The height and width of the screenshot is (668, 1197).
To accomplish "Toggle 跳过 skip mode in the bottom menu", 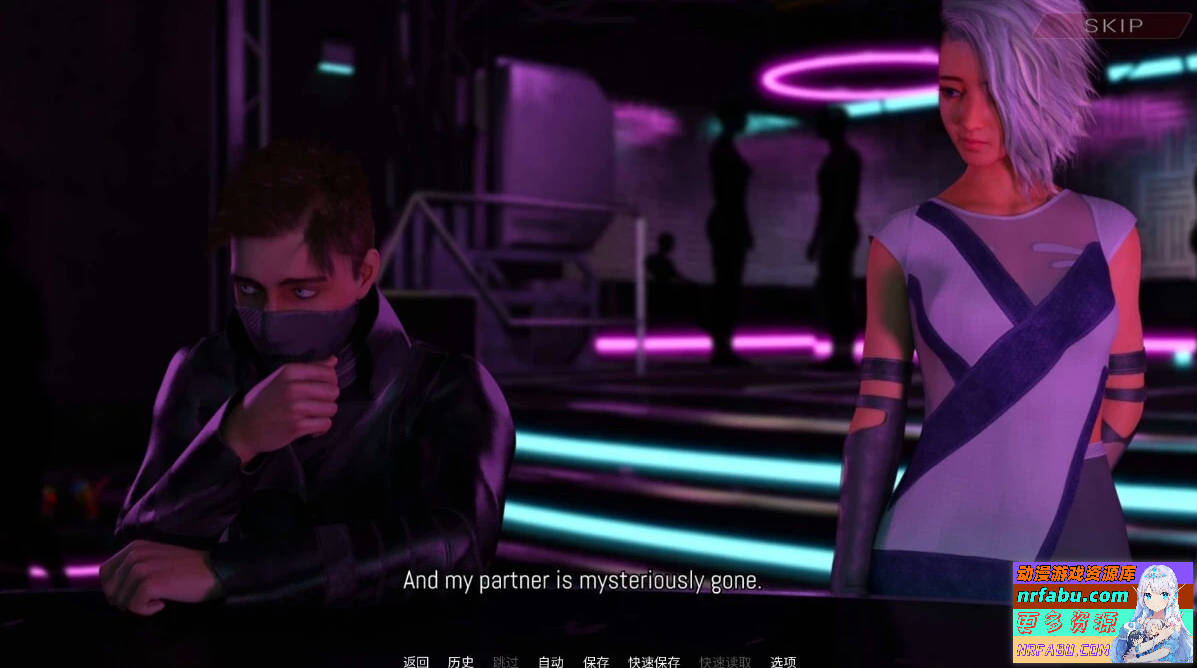I will pos(506,661).
